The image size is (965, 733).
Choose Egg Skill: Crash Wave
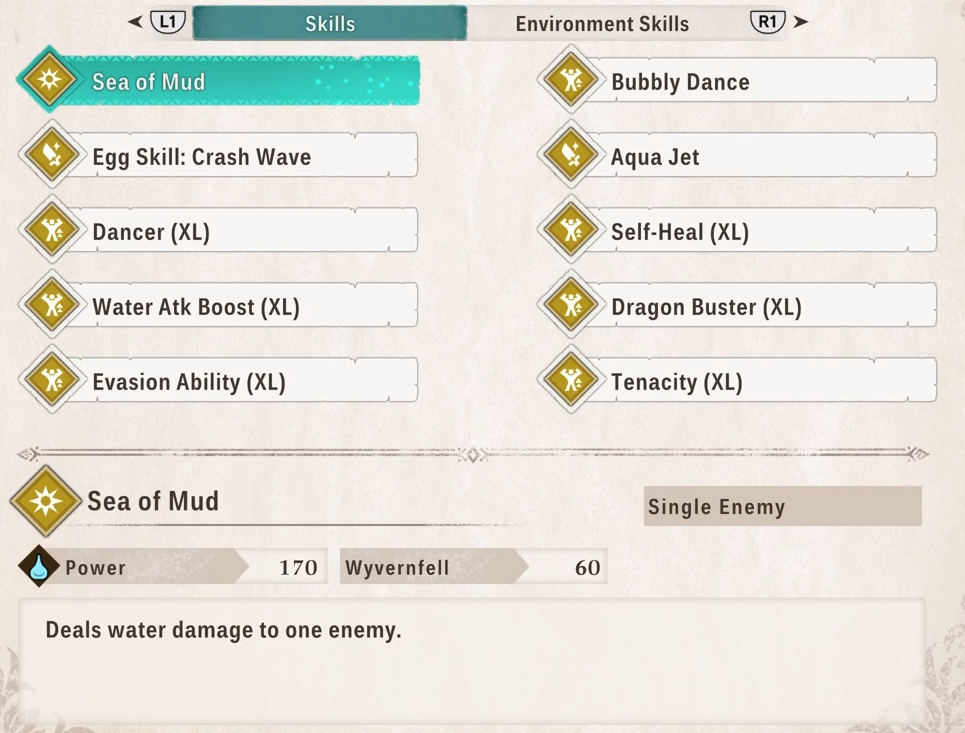pyautogui.click(x=220, y=156)
